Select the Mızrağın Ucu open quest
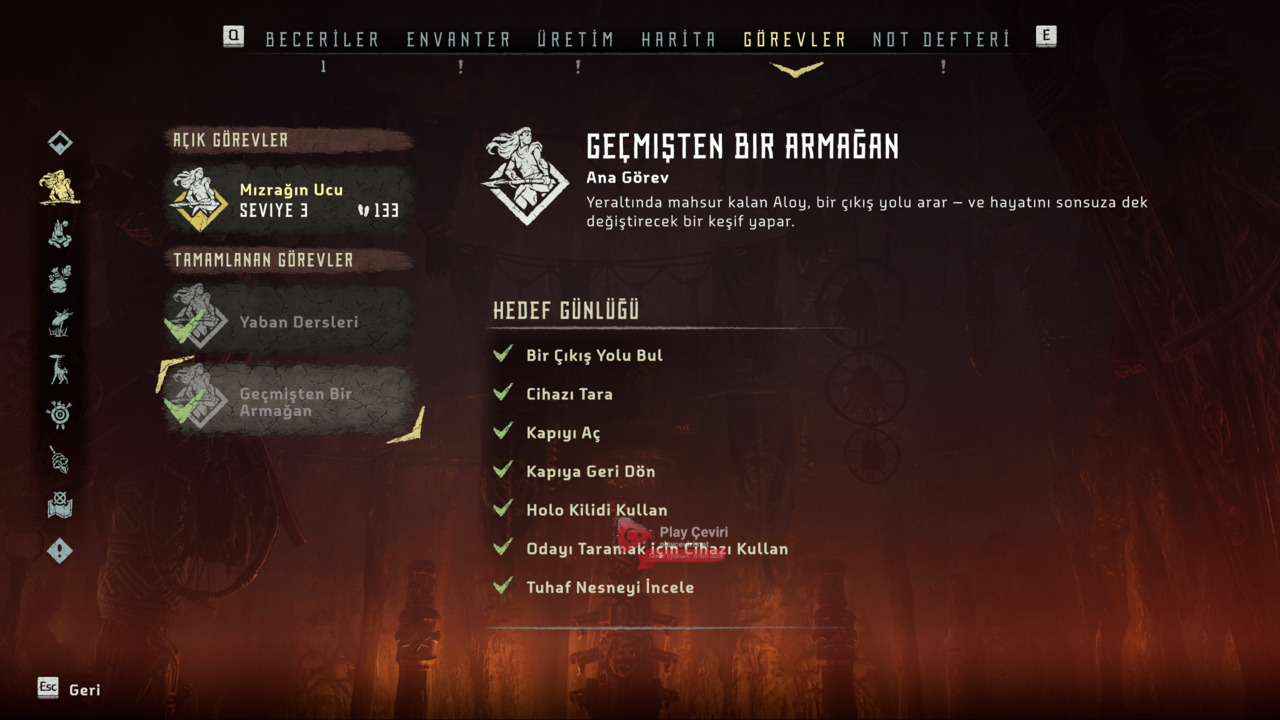 pyautogui.click(x=291, y=200)
